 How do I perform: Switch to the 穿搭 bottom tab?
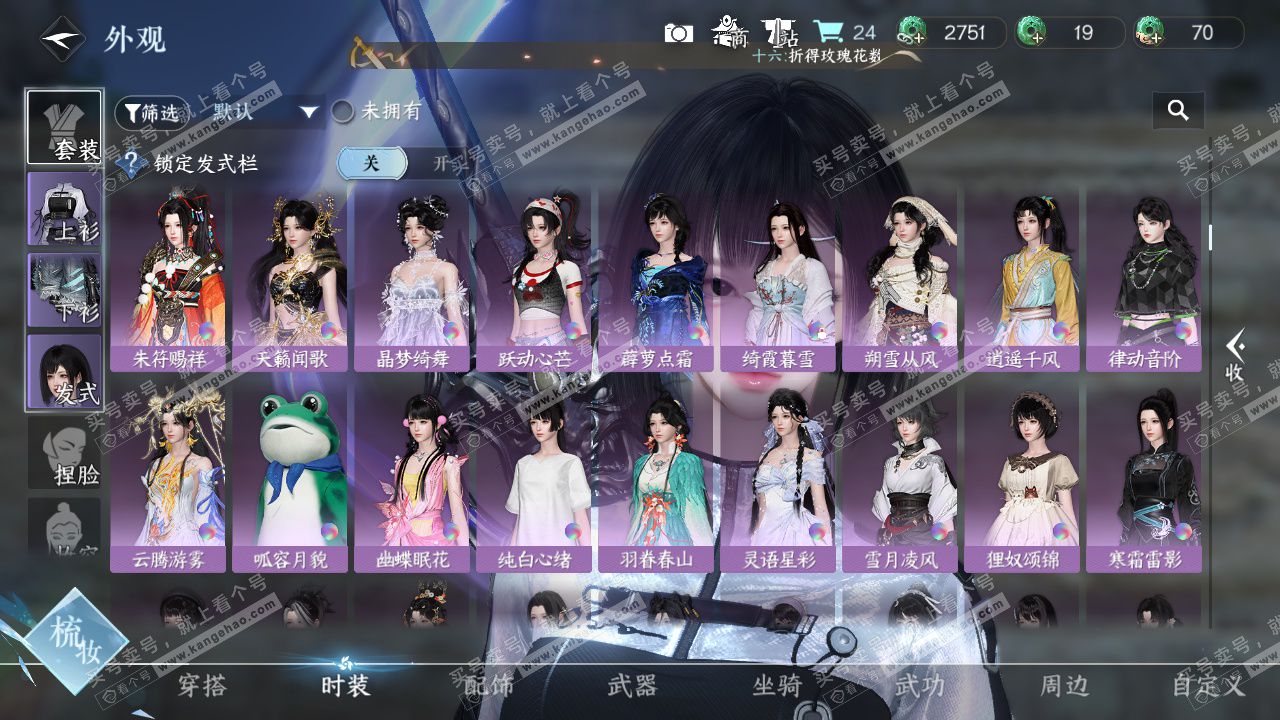202,686
